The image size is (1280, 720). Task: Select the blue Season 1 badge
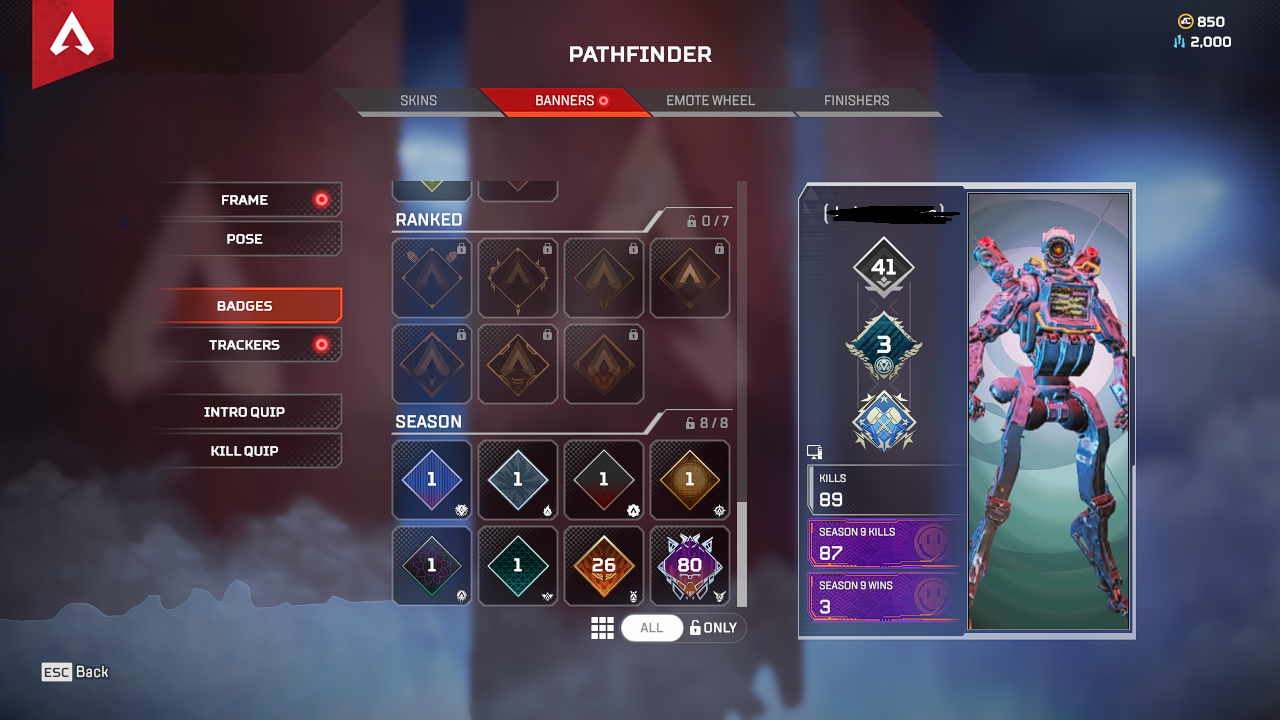point(431,479)
